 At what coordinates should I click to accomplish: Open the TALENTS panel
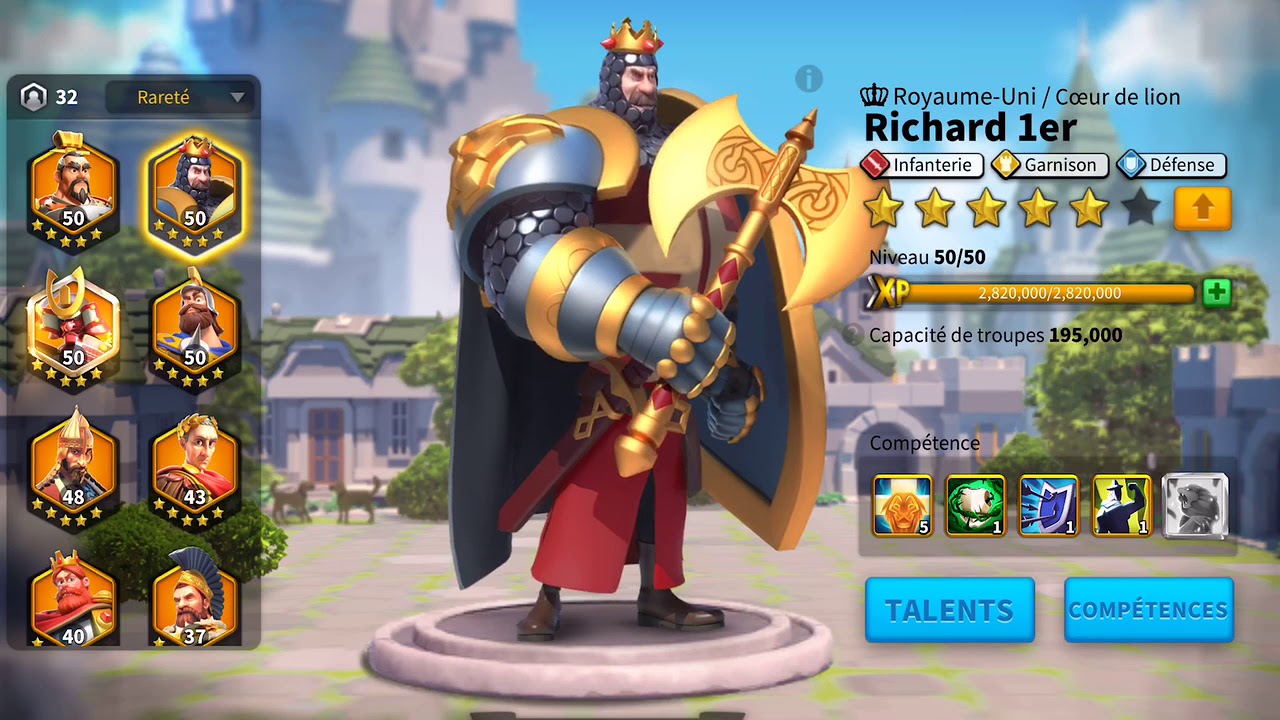click(x=948, y=609)
